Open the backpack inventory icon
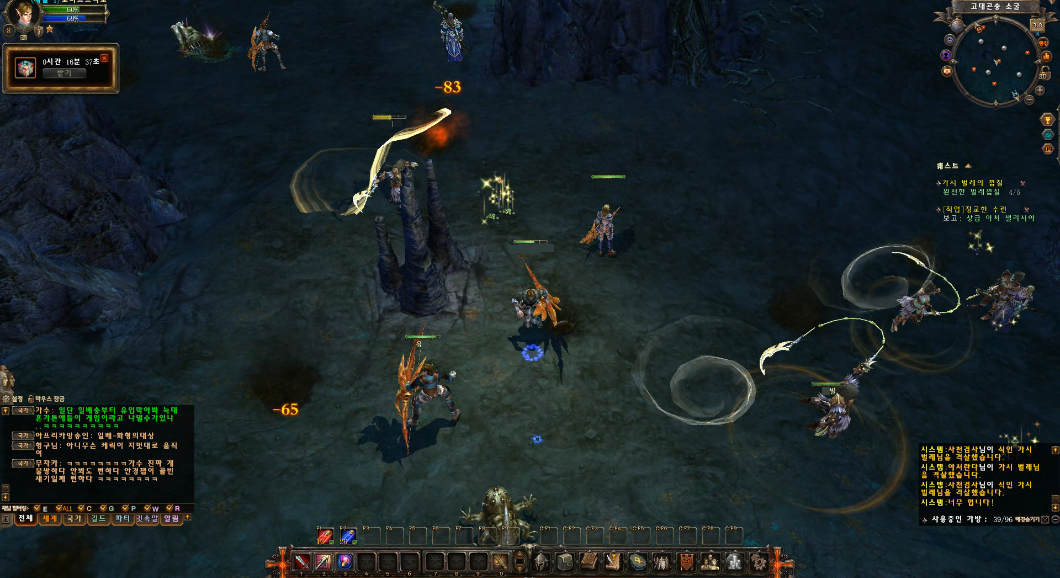The image size is (1060, 578). (564, 561)
